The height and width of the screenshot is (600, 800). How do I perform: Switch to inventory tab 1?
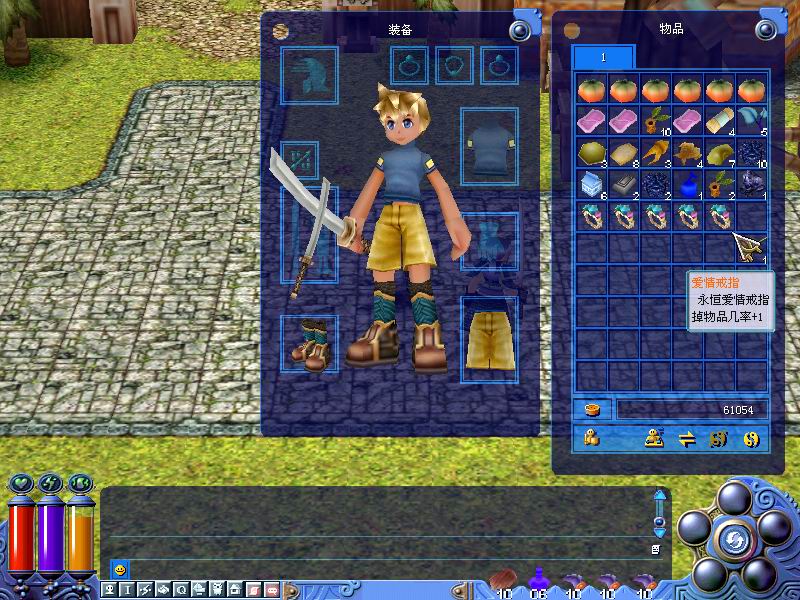coord(603,58)
